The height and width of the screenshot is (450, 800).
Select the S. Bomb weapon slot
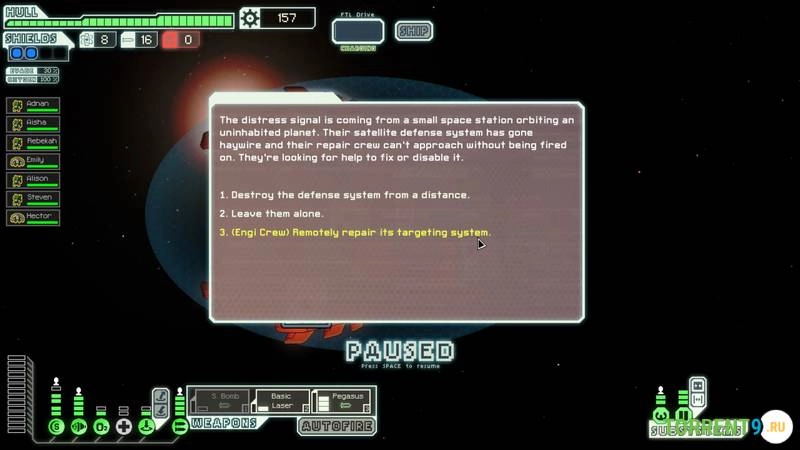click(220, 401)
